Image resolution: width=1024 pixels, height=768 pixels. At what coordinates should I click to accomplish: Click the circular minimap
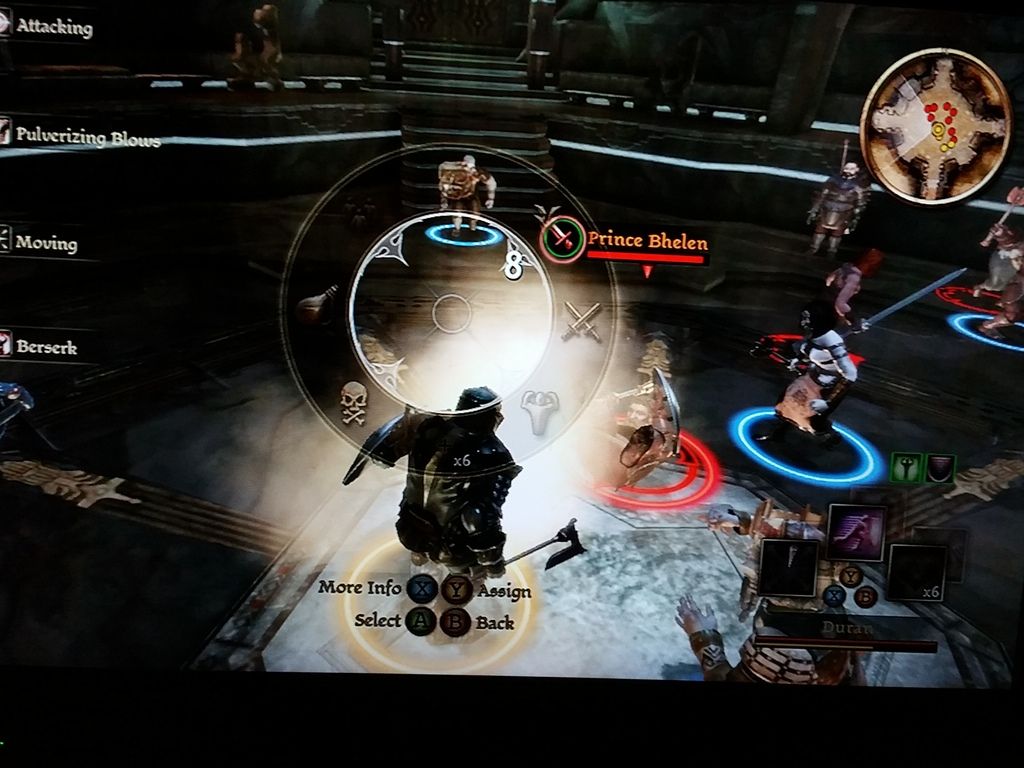coord(935,124)
